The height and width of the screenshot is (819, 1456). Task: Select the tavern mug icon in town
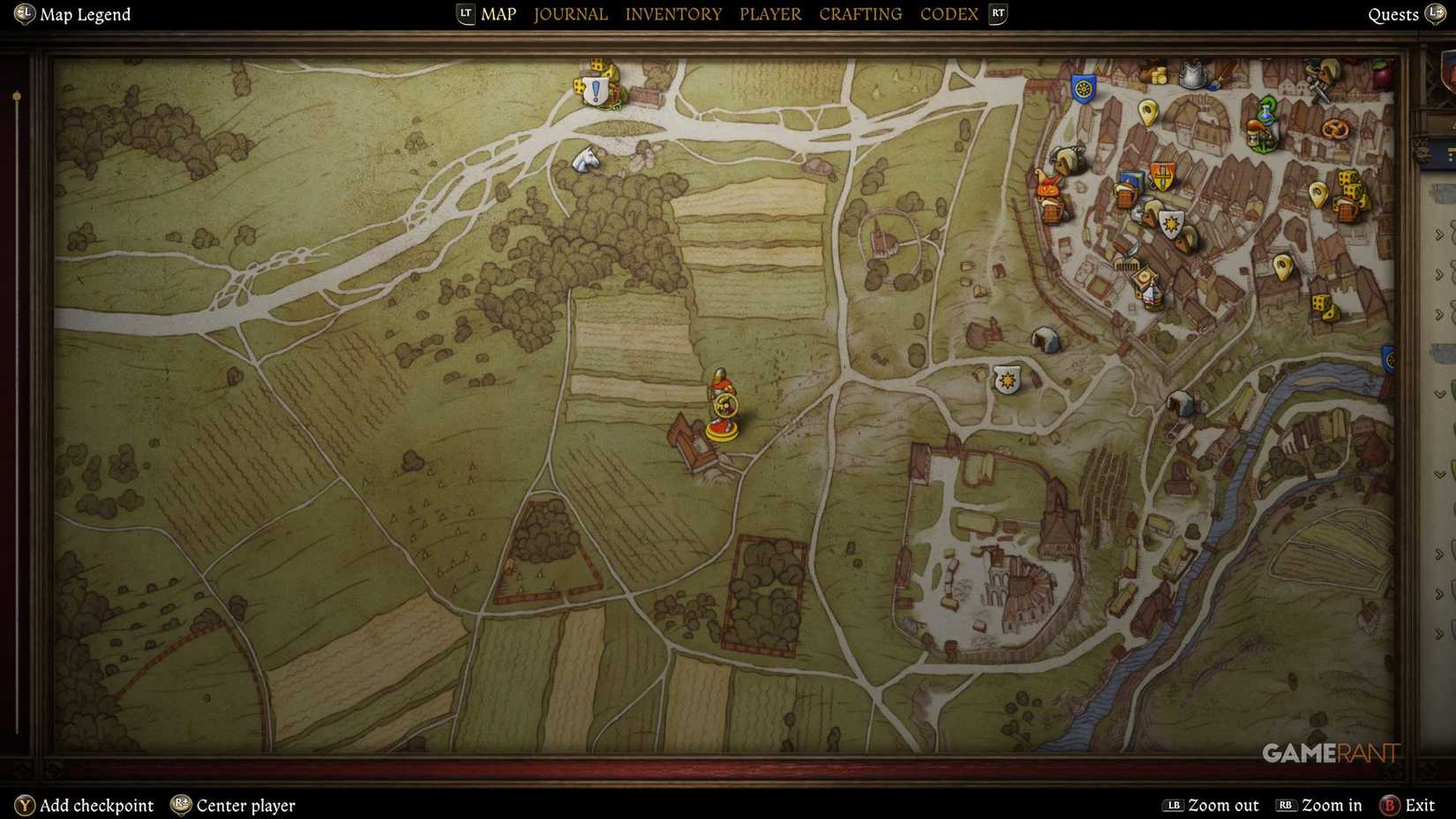coord(1125,195)
